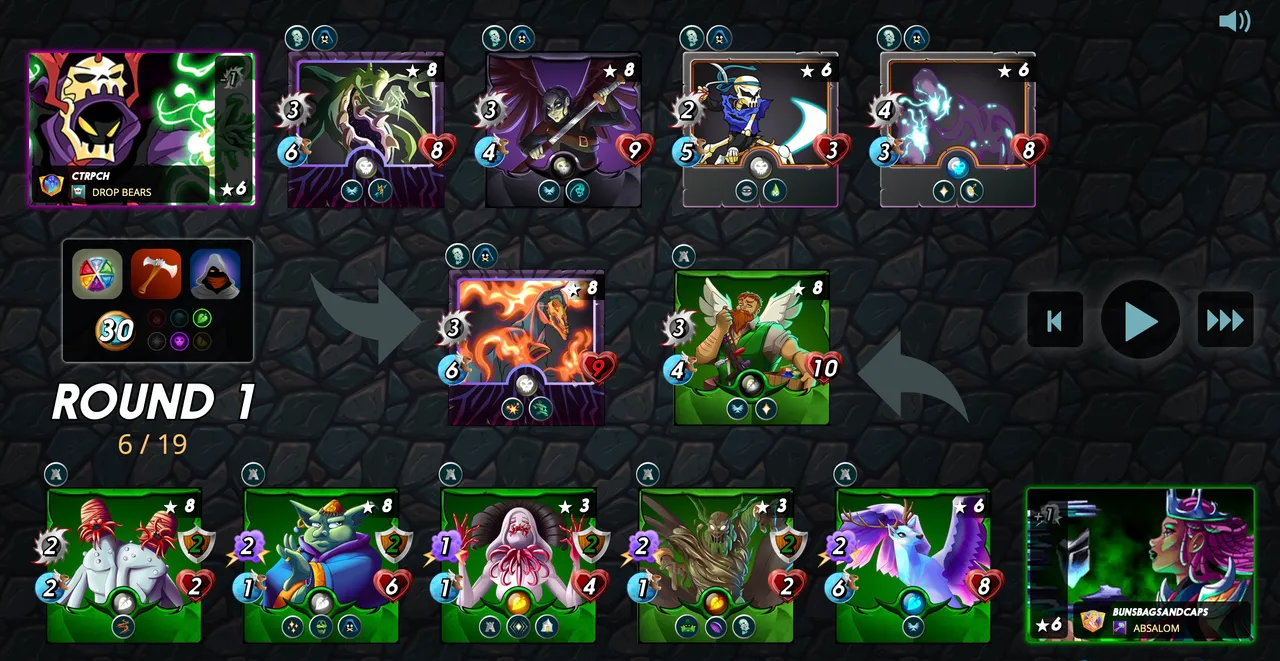Choose the winged white unicorn card
Viewport: 1280px width, 661px height.
tap(913, 565)
